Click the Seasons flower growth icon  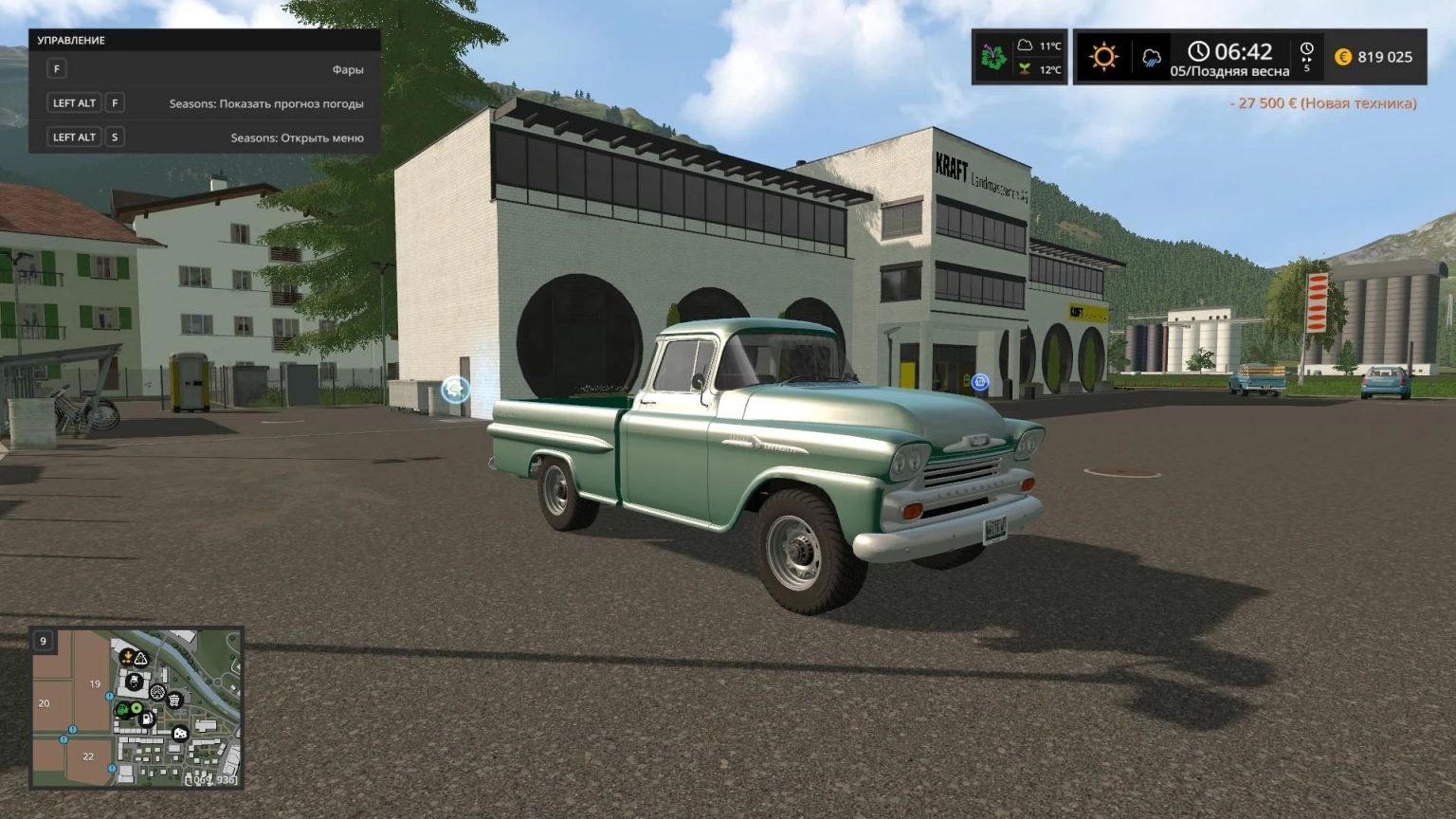click(992, 57)
